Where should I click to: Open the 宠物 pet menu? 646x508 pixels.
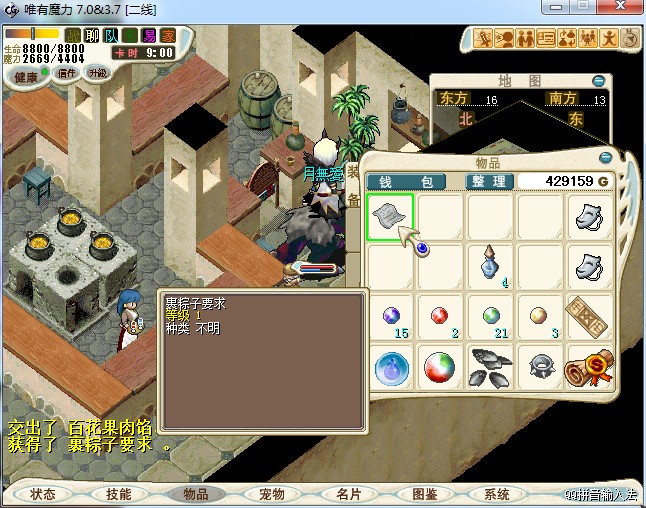pos(272,494)
